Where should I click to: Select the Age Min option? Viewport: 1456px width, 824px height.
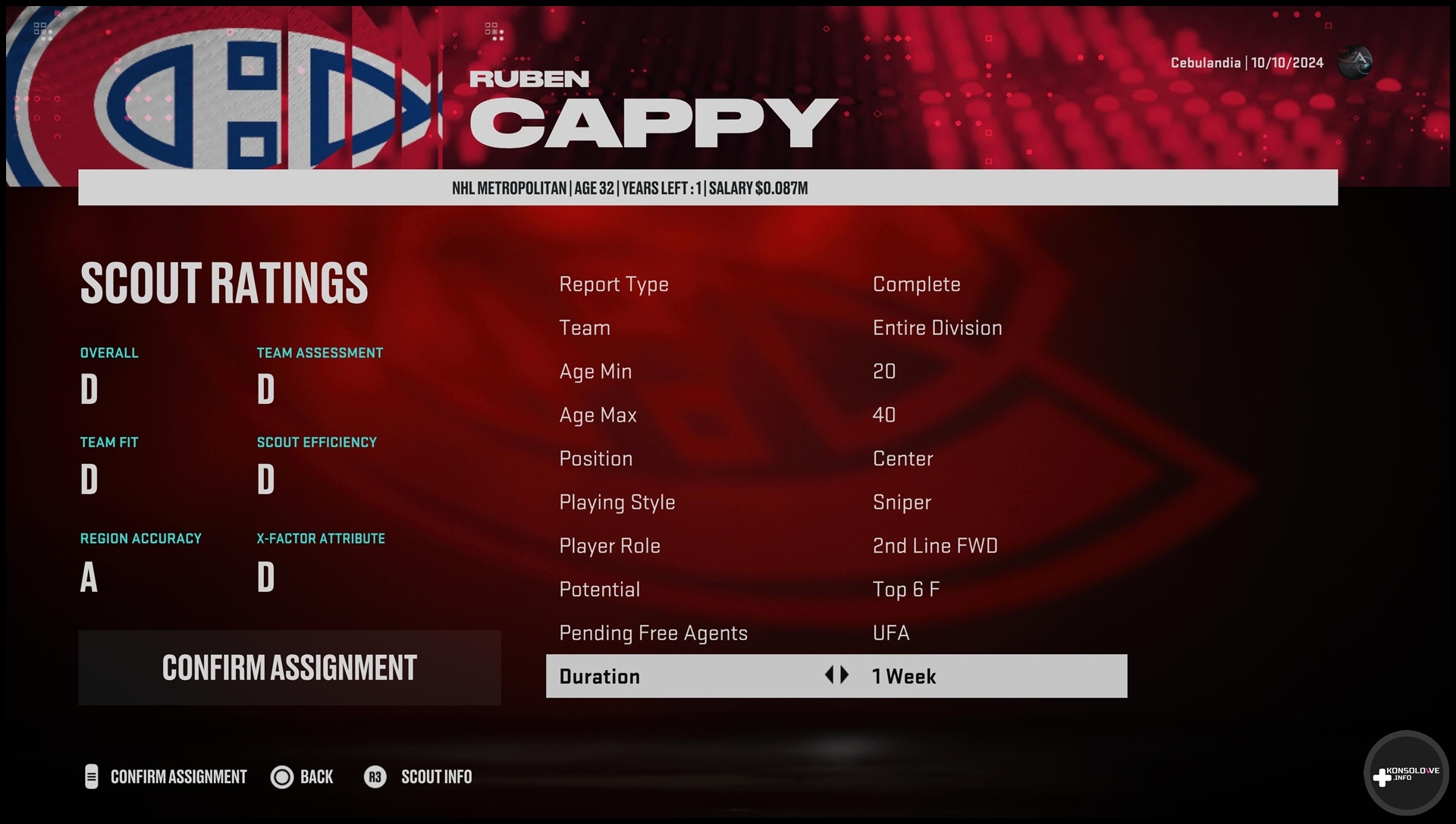836,371
